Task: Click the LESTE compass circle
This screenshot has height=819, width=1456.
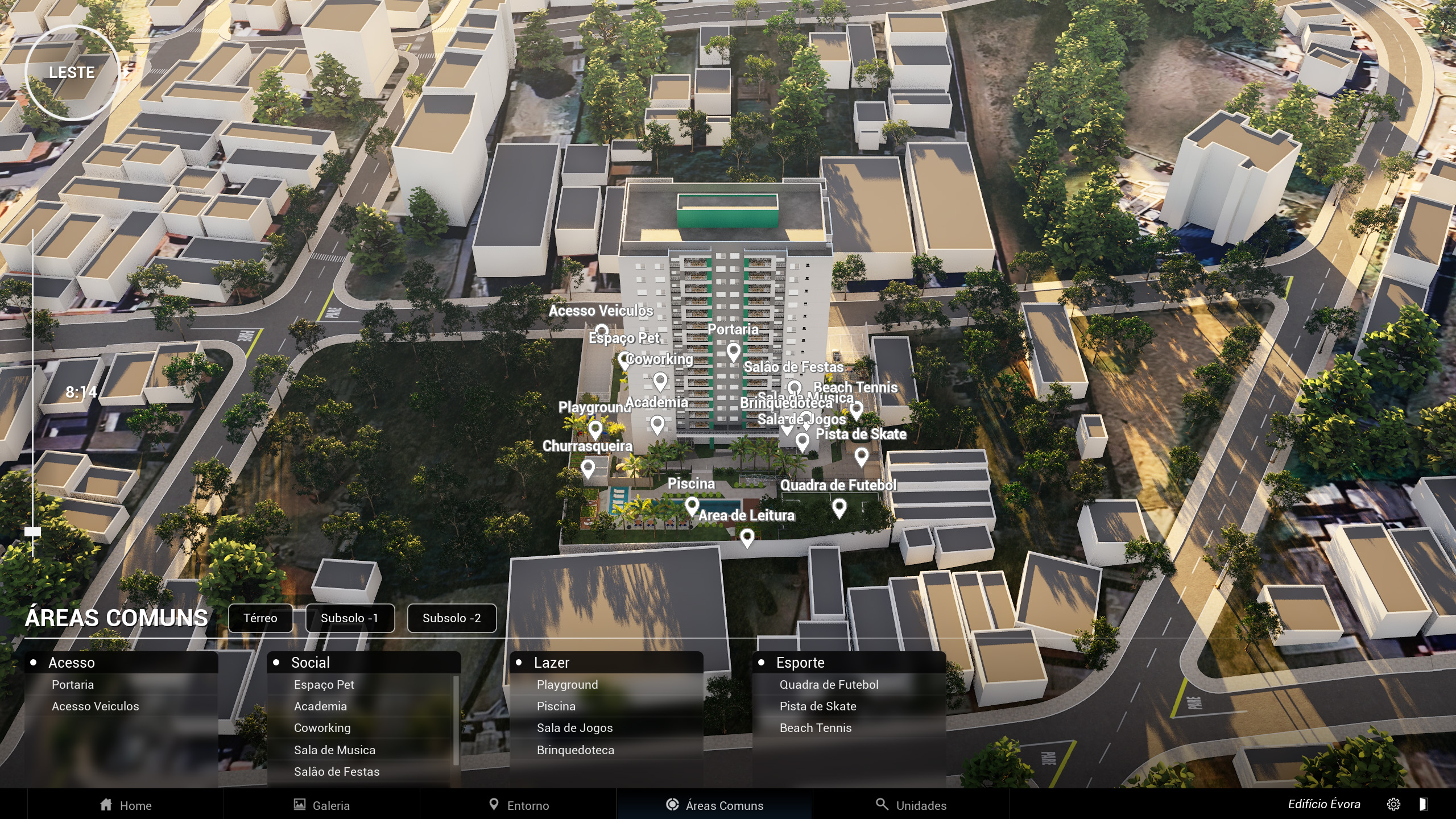Action: (x=72, y=73)
